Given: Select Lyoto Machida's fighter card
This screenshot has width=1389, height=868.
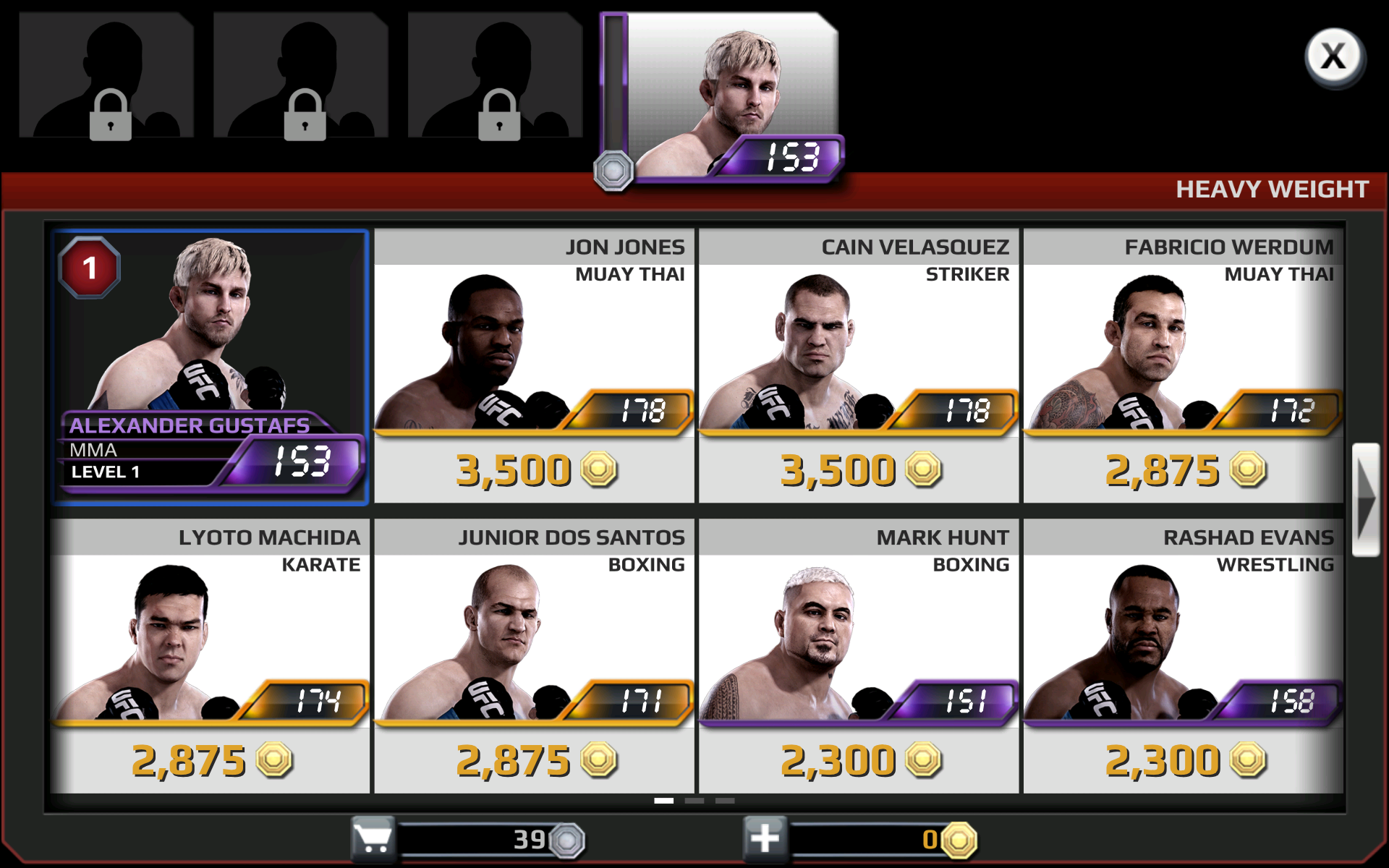Looking at the screenshot, I should [209, 651].
